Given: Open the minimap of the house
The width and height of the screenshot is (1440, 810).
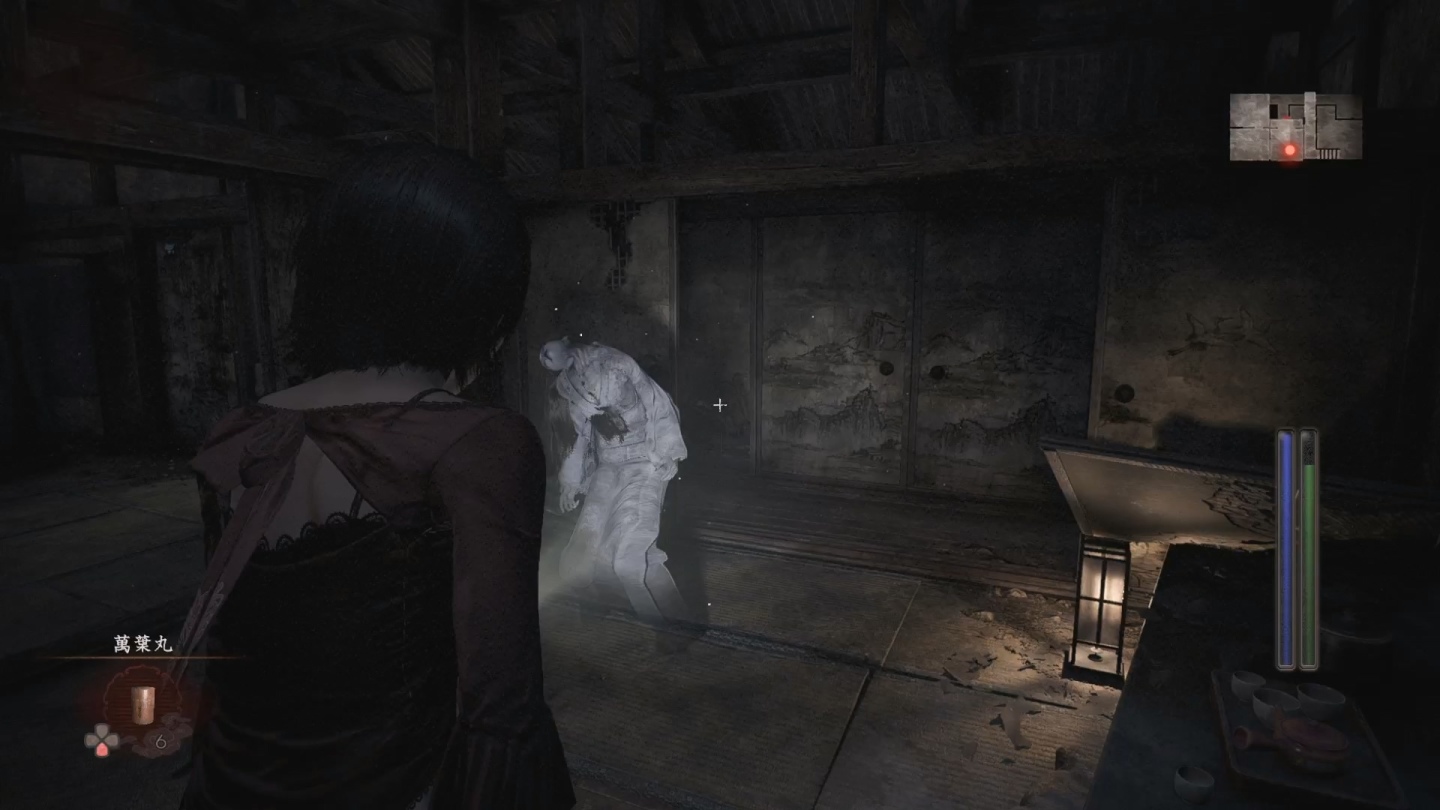Looking at the screenshot, I should tap(1295, 126).
